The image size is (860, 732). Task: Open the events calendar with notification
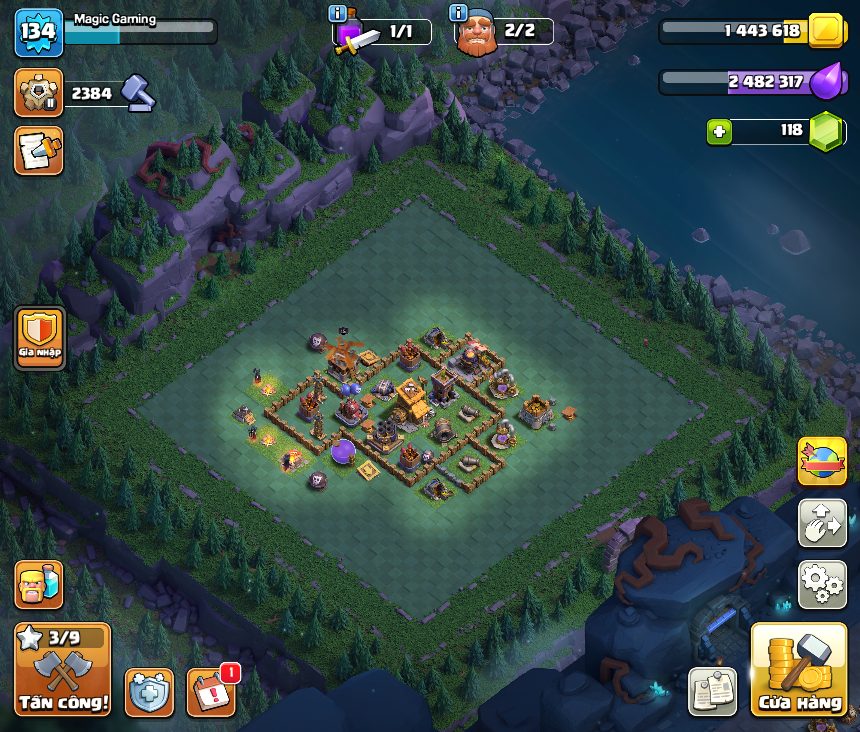[x=212, y=691]
